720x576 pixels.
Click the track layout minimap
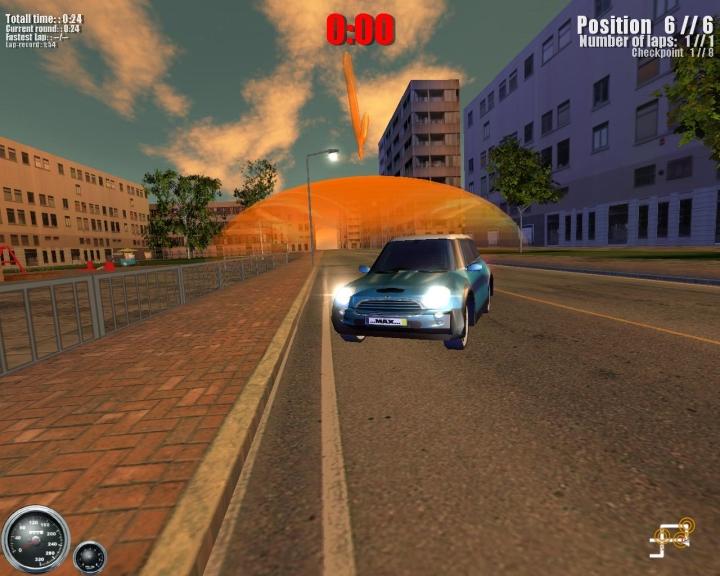(x=672, y=538)
